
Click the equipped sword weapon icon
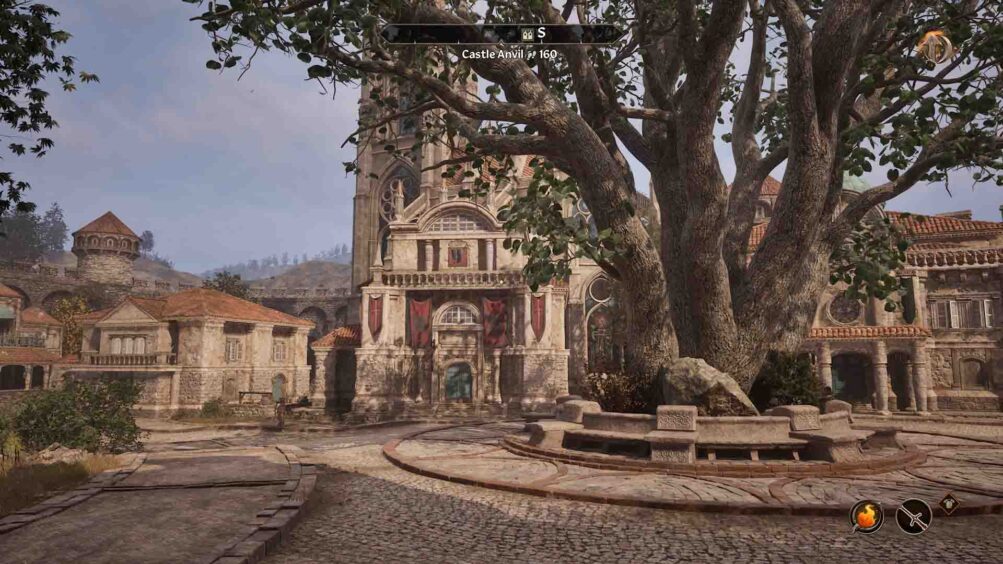tap(913, 516)
